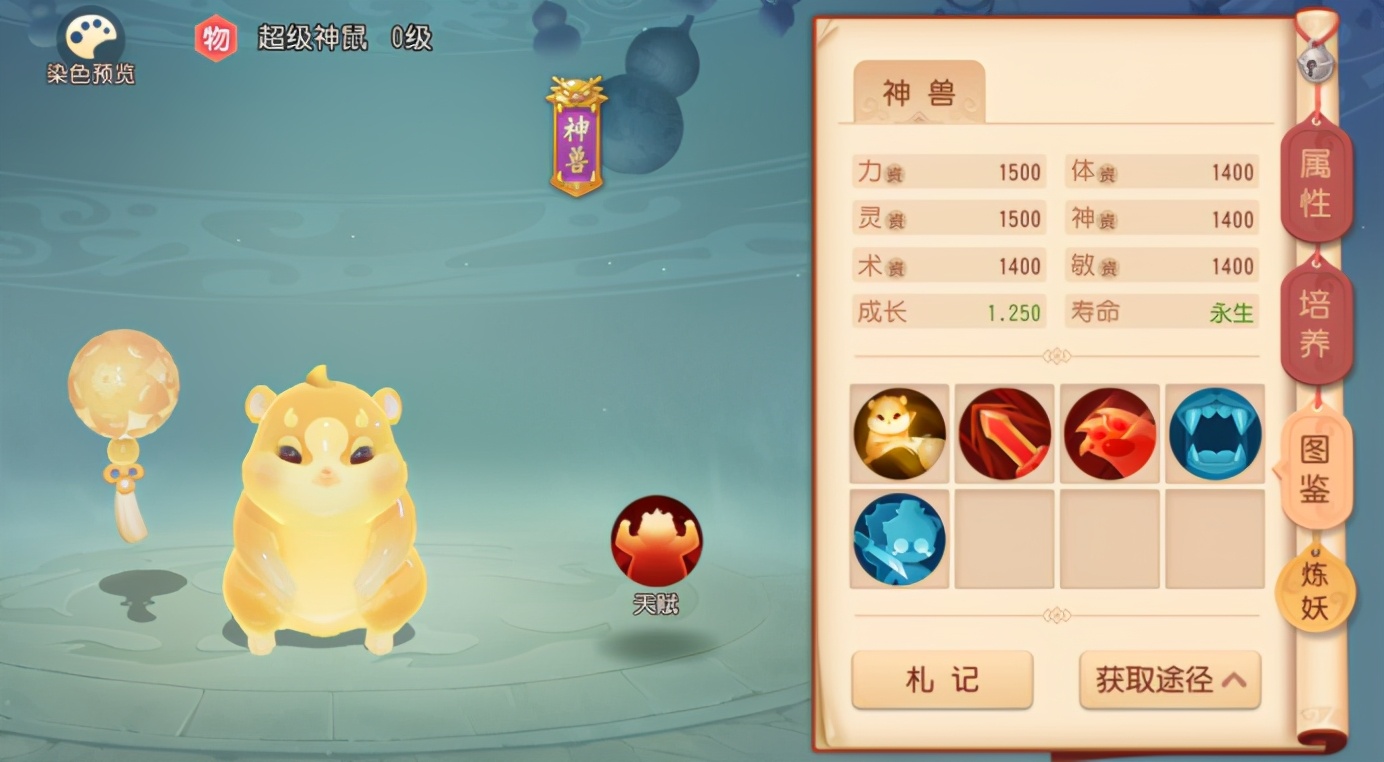Screen dimensions: 1384x762
Task: Select the red claw strike skill icon
Action: click(x=1110, y=433)
